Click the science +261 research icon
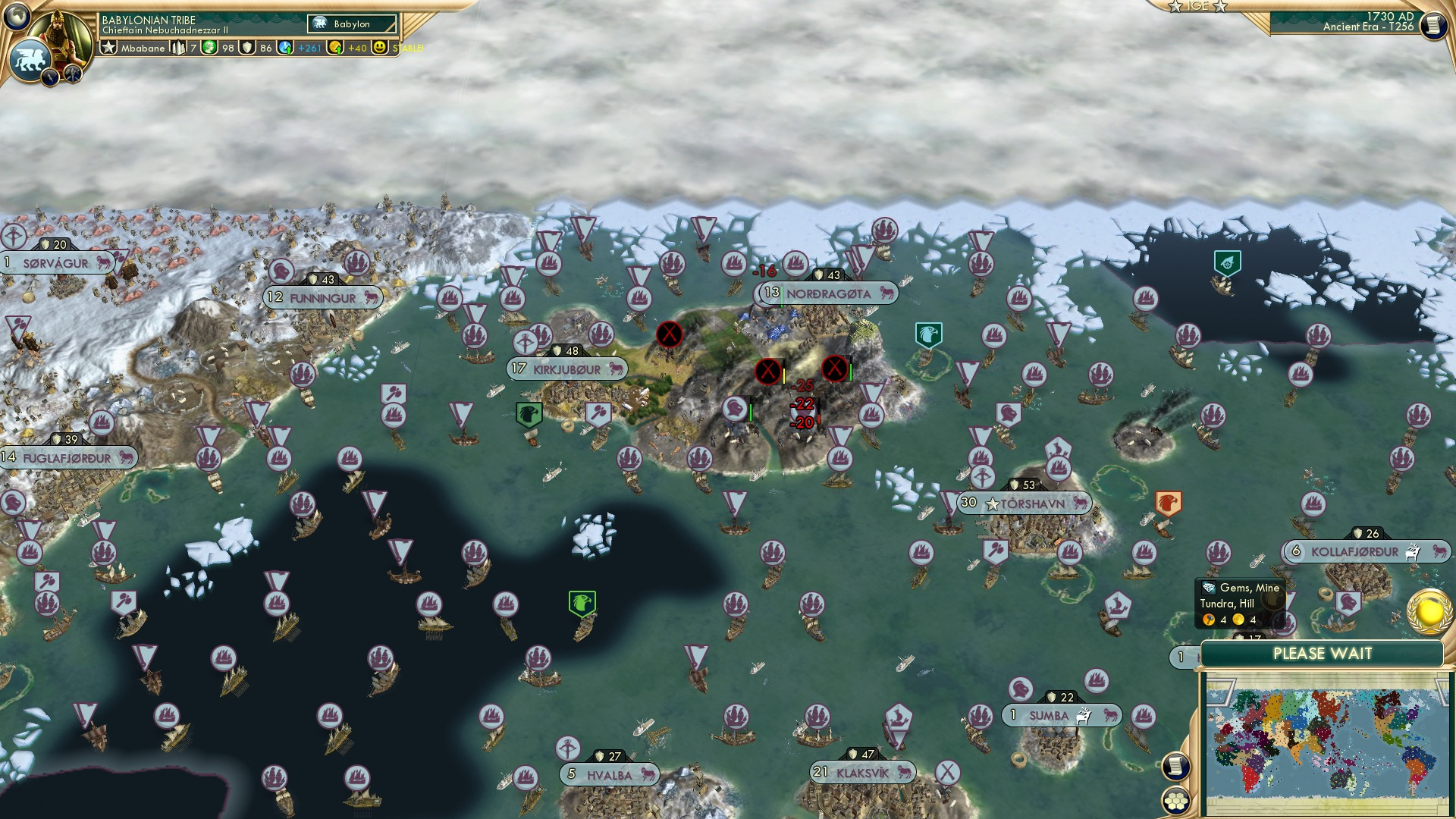This screenshot has height=819, width=1456. coord(286,47)
